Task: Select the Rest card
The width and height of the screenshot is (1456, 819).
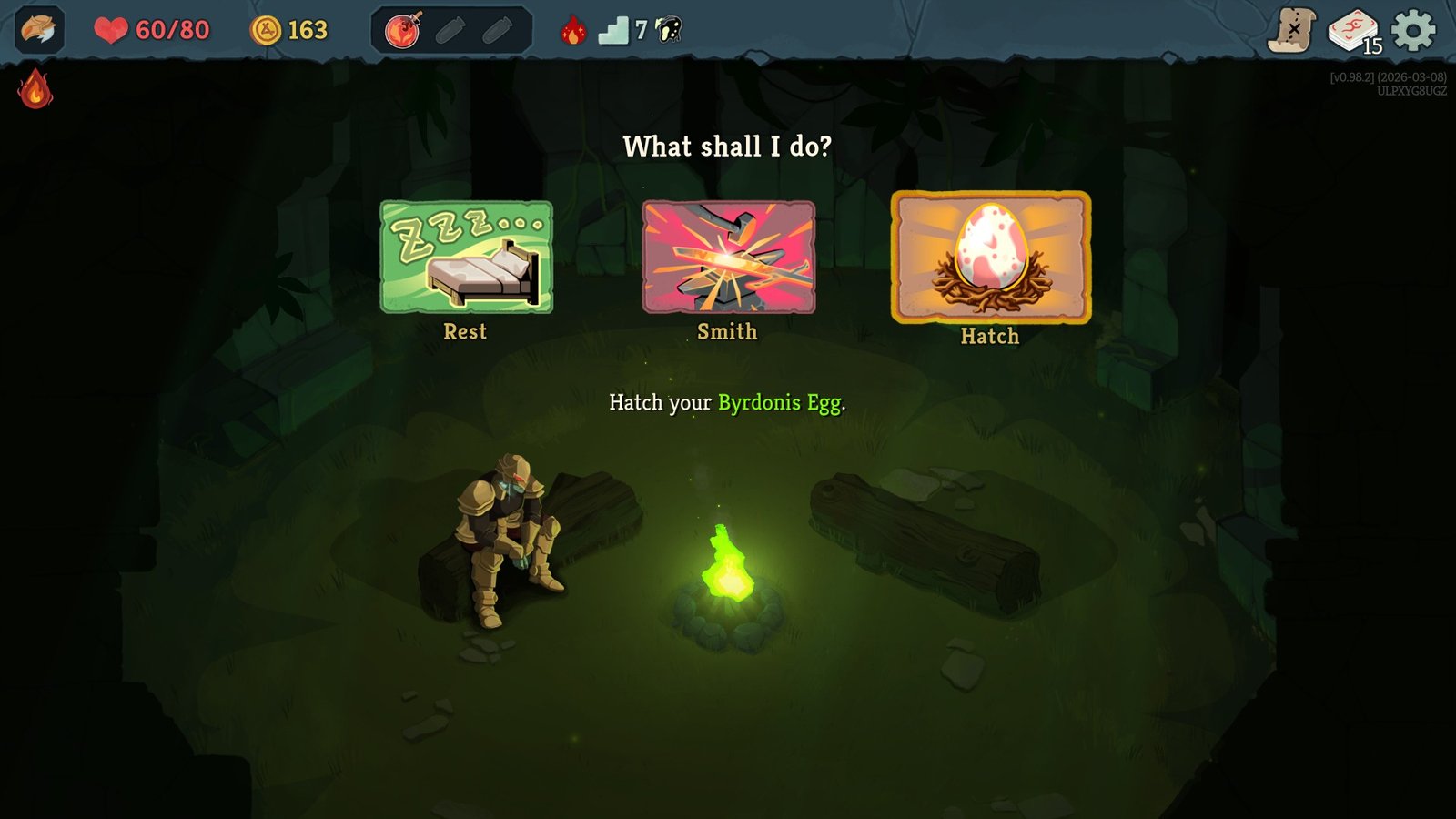Action: 467,259
